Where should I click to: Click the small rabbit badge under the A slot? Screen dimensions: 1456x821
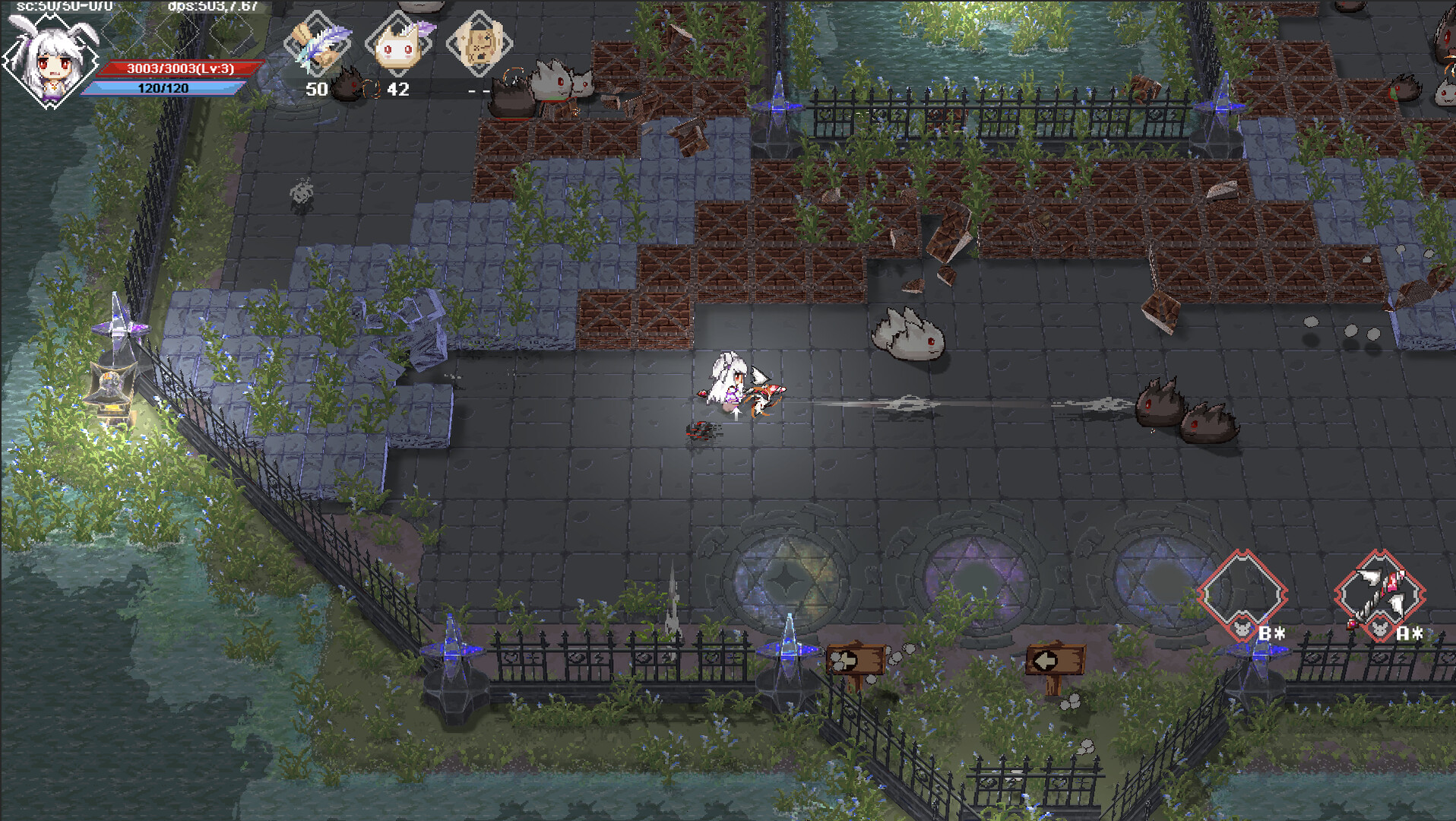[1379, 629]
